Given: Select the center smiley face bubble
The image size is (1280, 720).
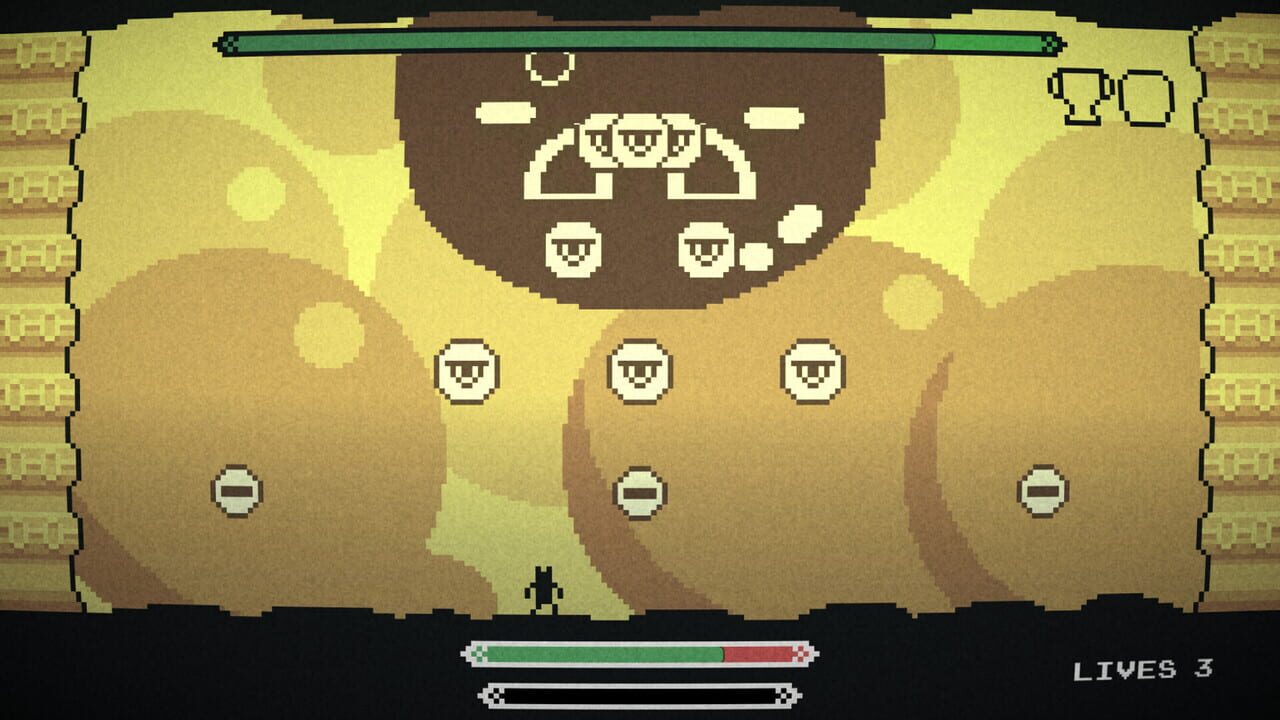Looking at the screenshot, I should pyautogui.click(x=639, y=371).
